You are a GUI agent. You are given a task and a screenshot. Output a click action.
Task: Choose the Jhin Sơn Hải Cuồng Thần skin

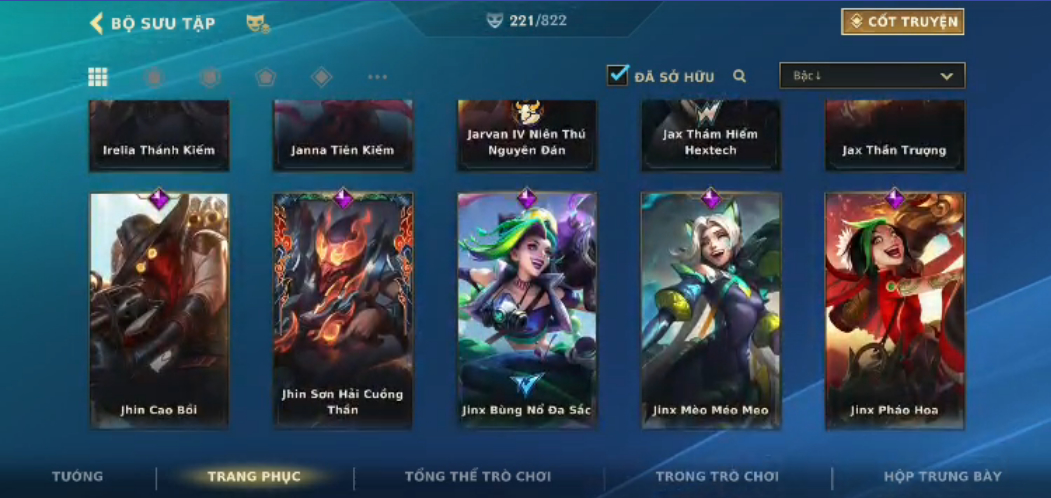343,310
